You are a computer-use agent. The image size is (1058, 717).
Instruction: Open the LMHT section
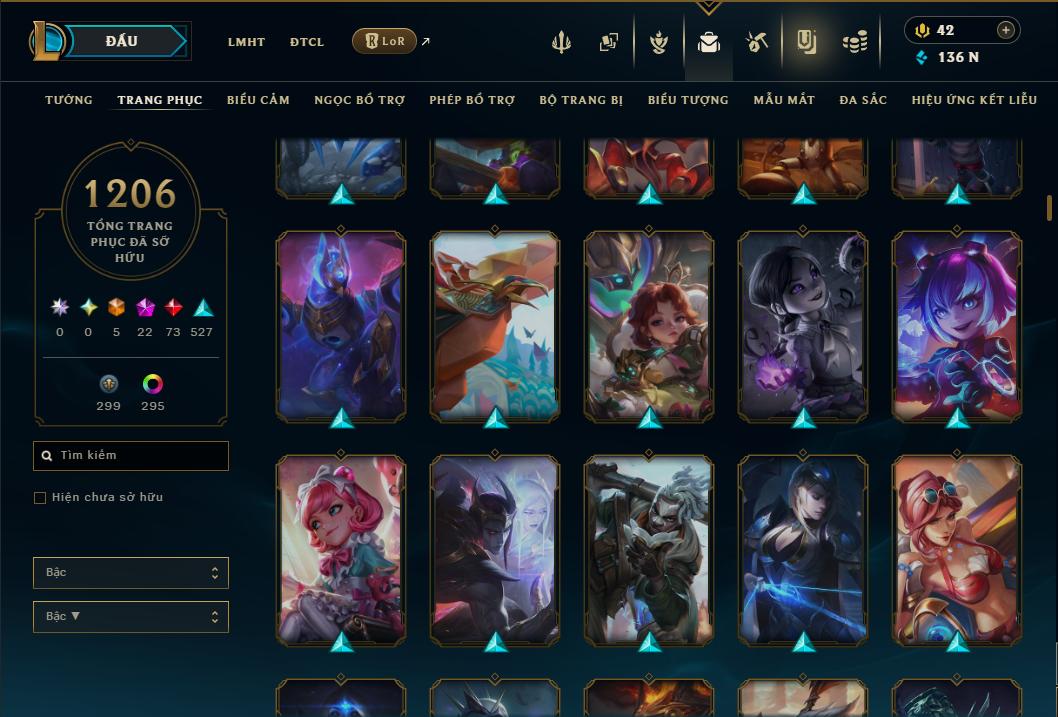[246, 42]
